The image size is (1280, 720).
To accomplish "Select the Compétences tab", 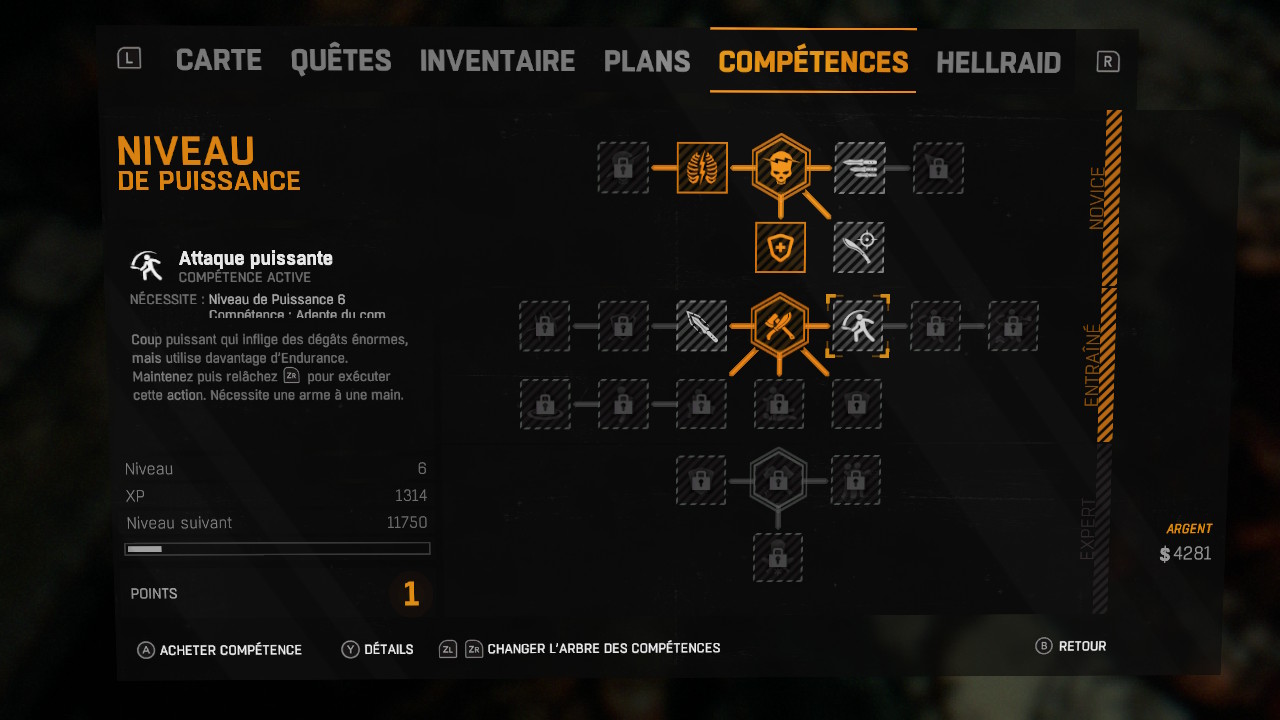I will [x=813, y=61].
